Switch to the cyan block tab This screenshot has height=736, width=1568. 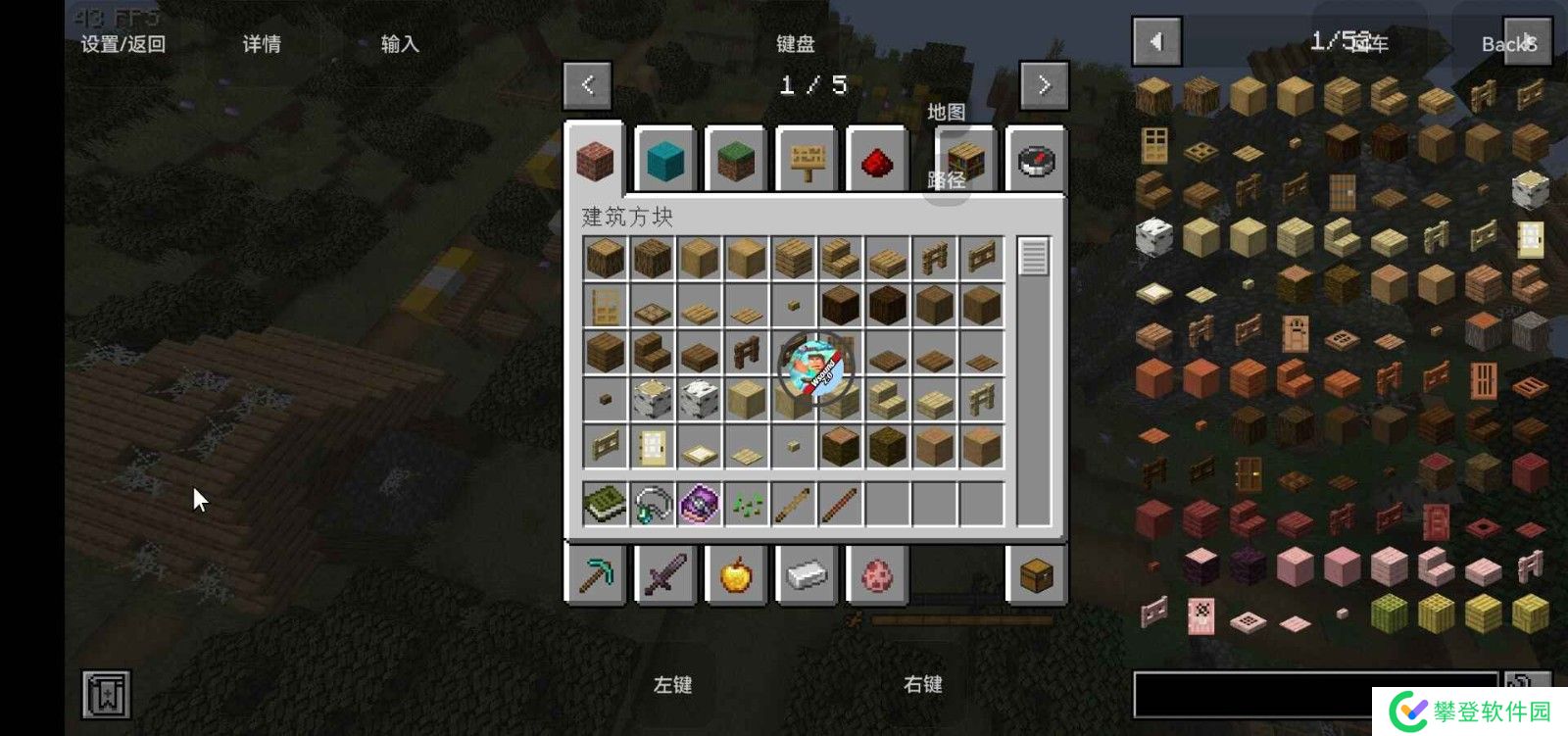click(x=665, y=161)
